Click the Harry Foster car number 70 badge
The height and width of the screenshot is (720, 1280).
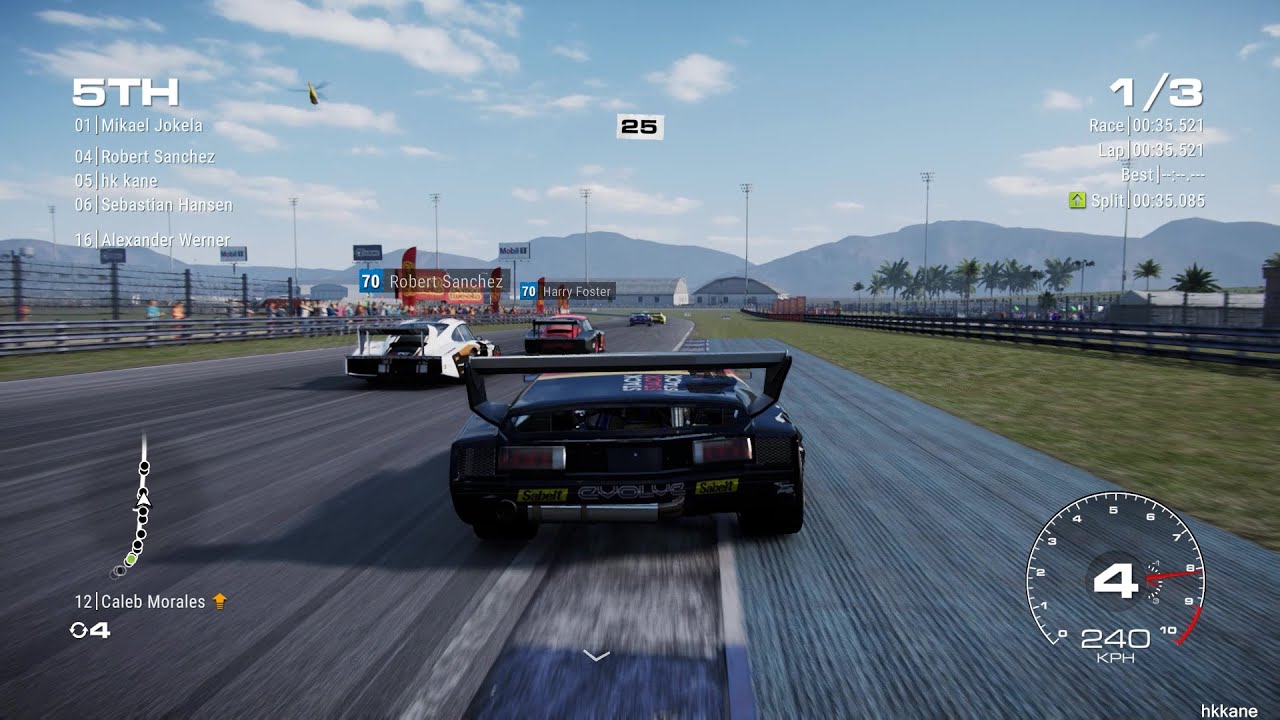pyautogui.click(x=528, y=291)
